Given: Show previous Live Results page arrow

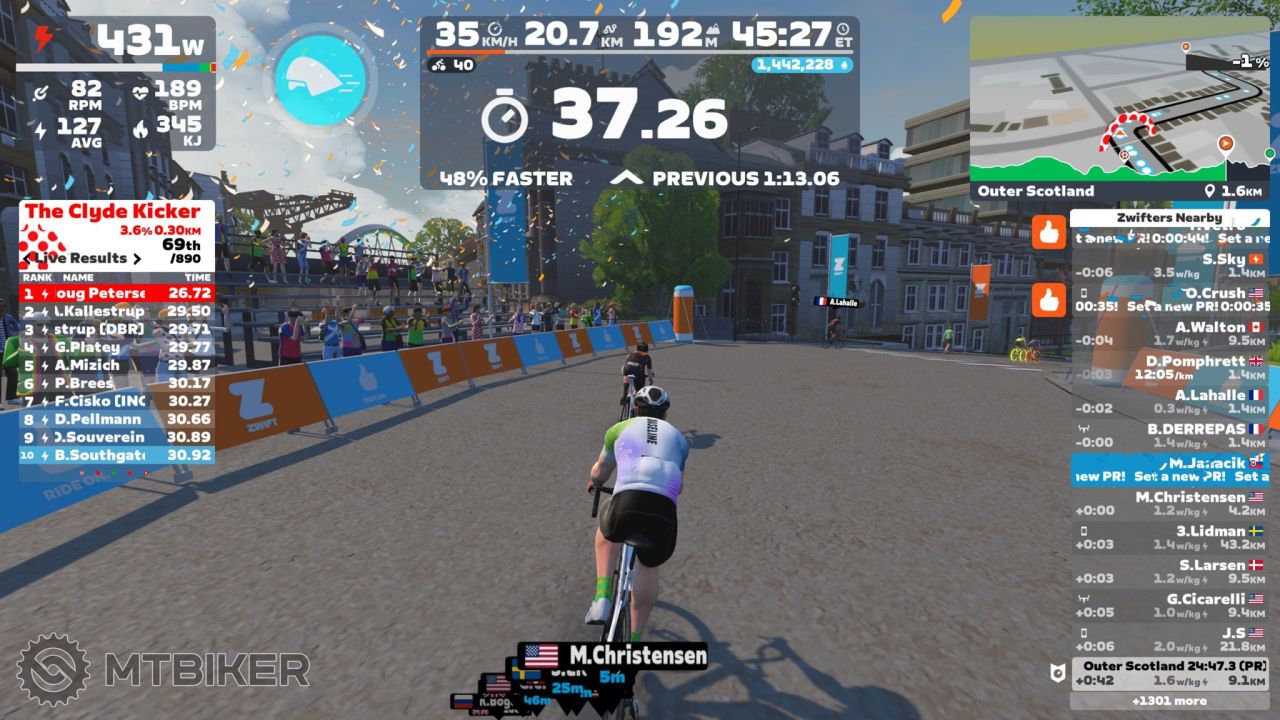Looking at the screenshot, I should point(28,258).
